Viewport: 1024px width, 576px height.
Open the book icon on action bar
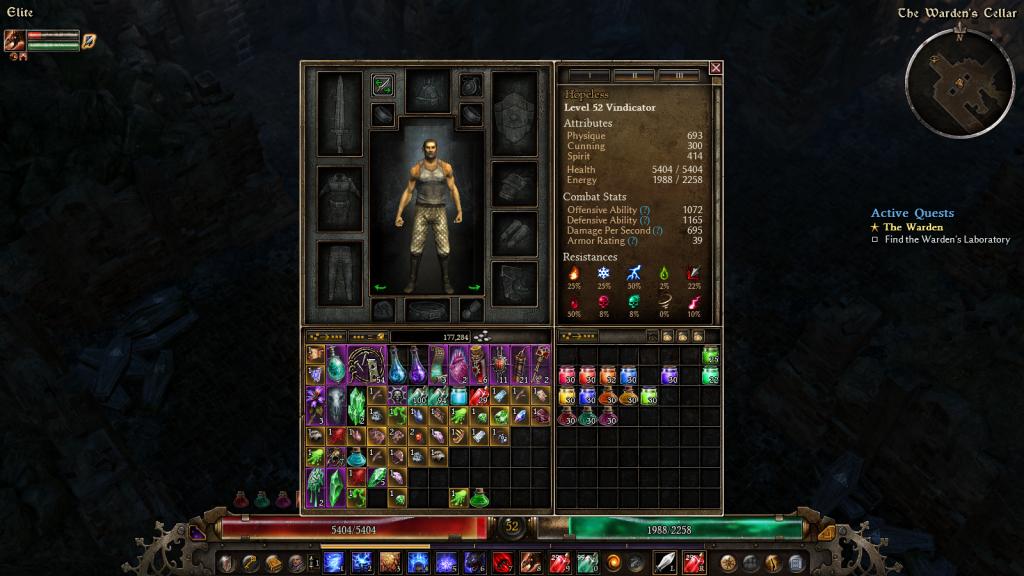(x=272, y=562)
